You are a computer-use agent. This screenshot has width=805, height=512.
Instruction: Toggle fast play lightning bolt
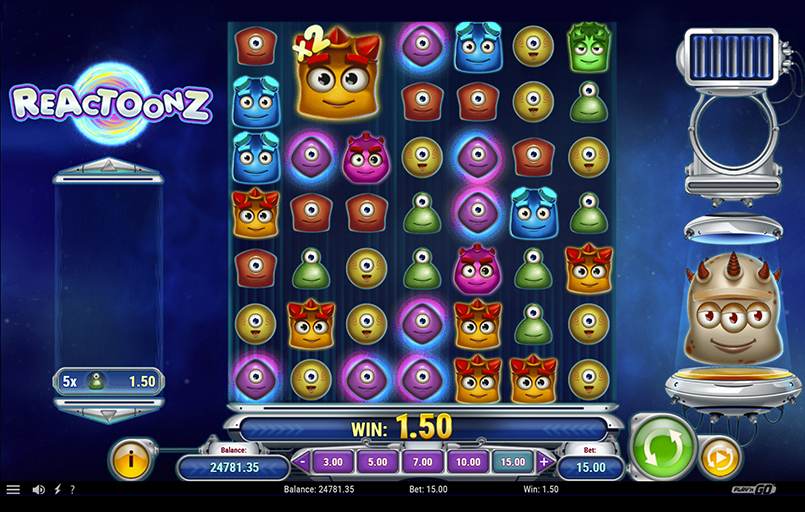[x=56, y=490]
